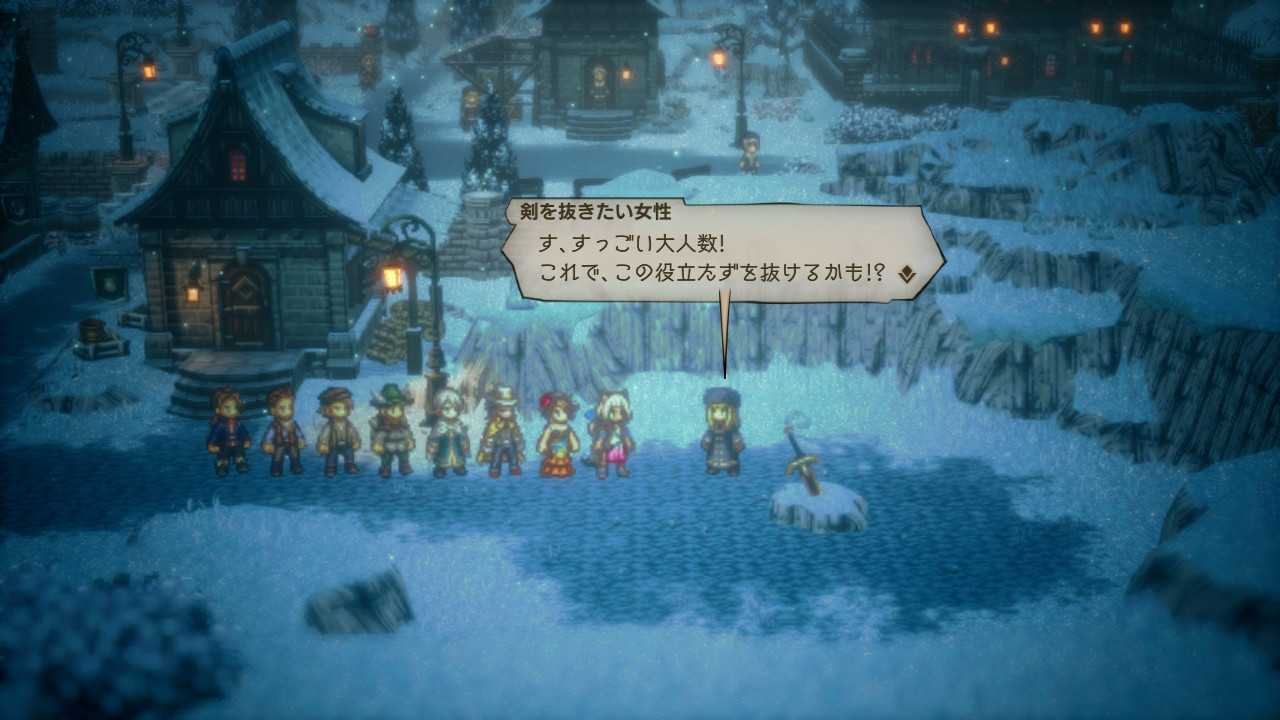Image resolution: width=1280 pixels, height=720 pixels.
Task: Click the dialogue advance diamond arrow
Action: click(x=906, y=273)
